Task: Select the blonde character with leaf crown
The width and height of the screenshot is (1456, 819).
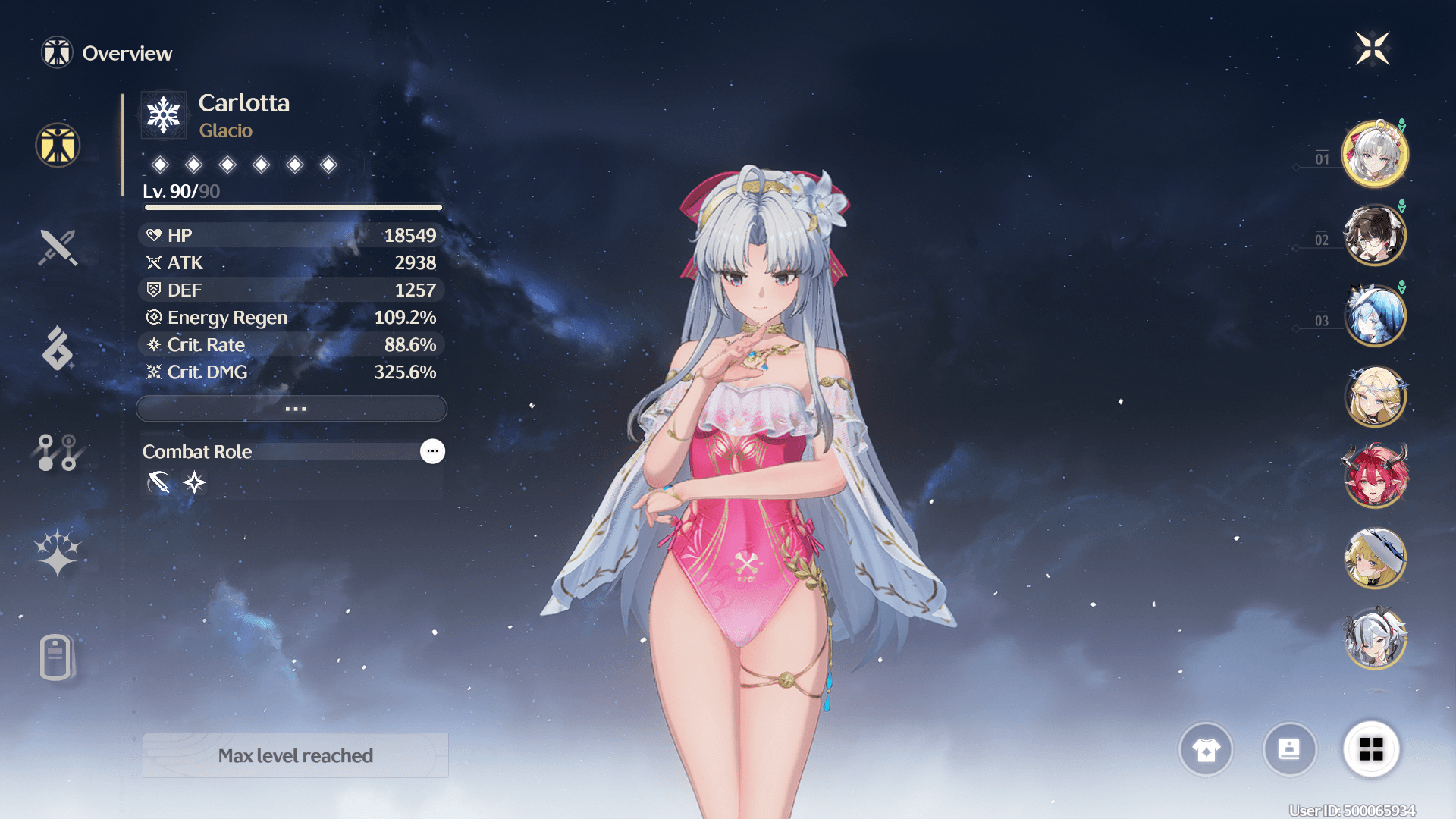Action: (x=1374, y=397)
